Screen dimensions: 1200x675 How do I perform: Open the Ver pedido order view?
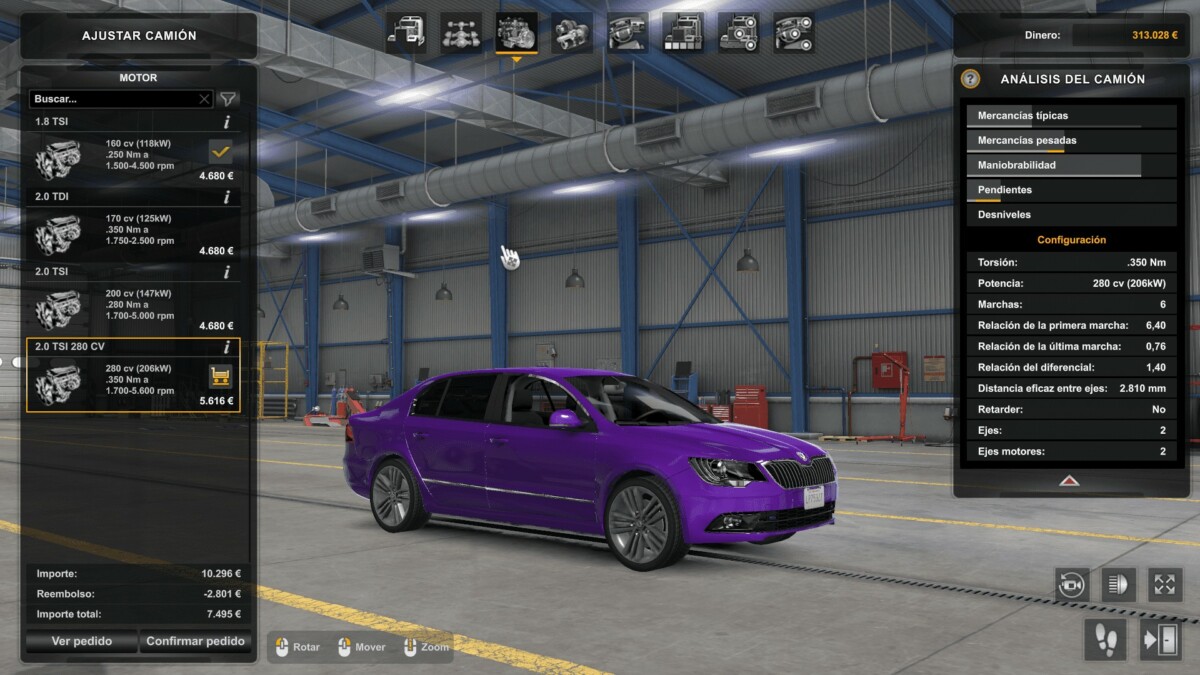[x=81, y=642]
